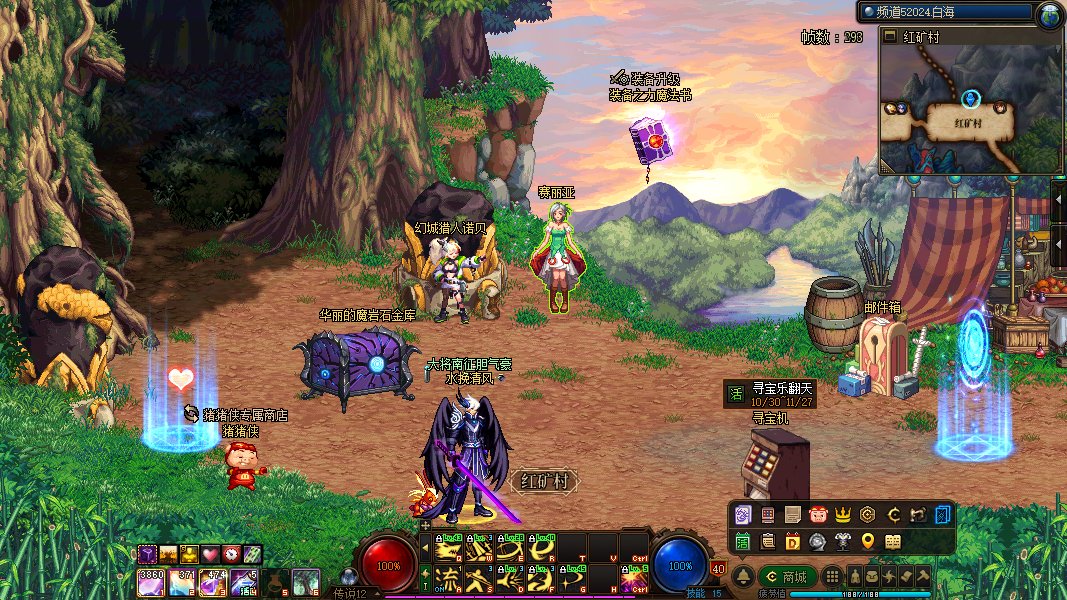Use the quick slot item with count 371

pos(183,579)
